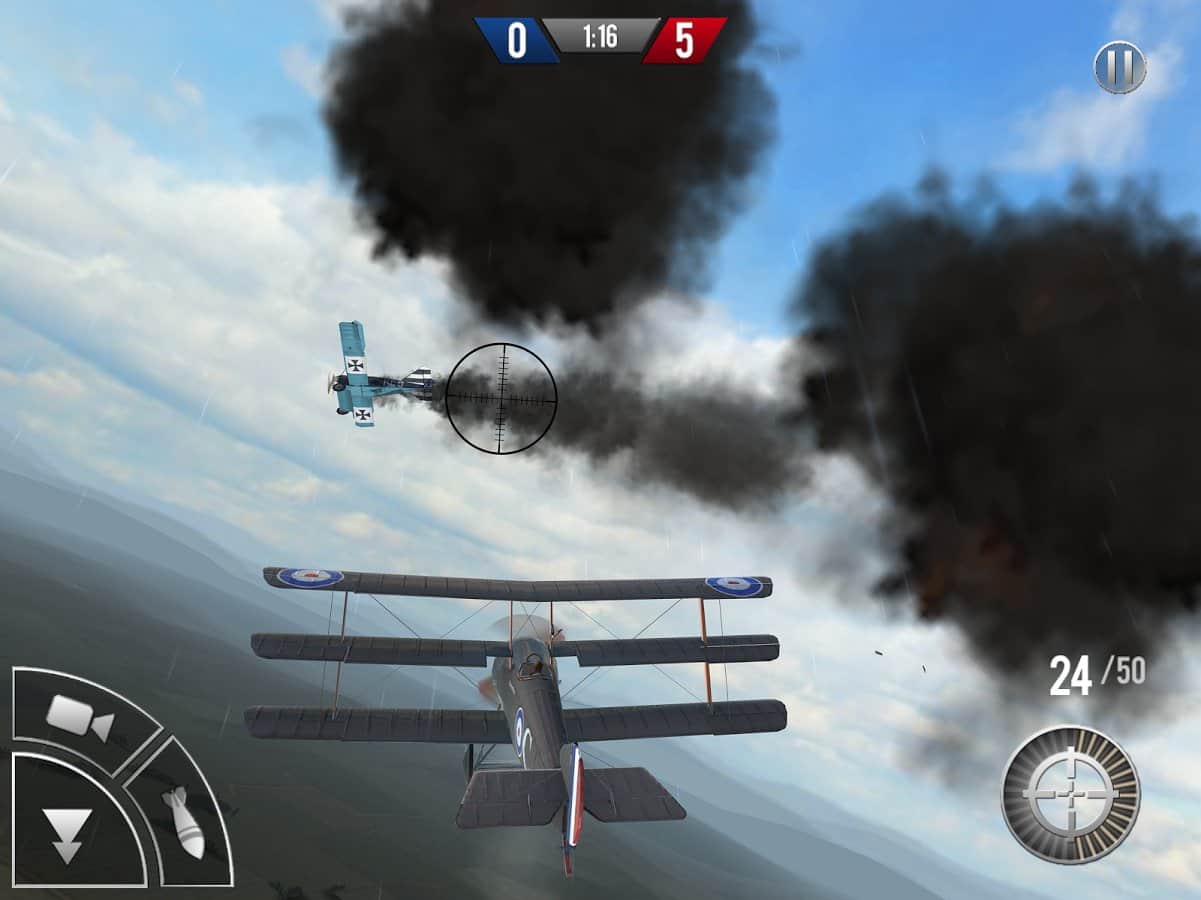This screenshot has height=900, width=1201.
Task: Switch camera view with the camera icon
Action: pos(79,717)
